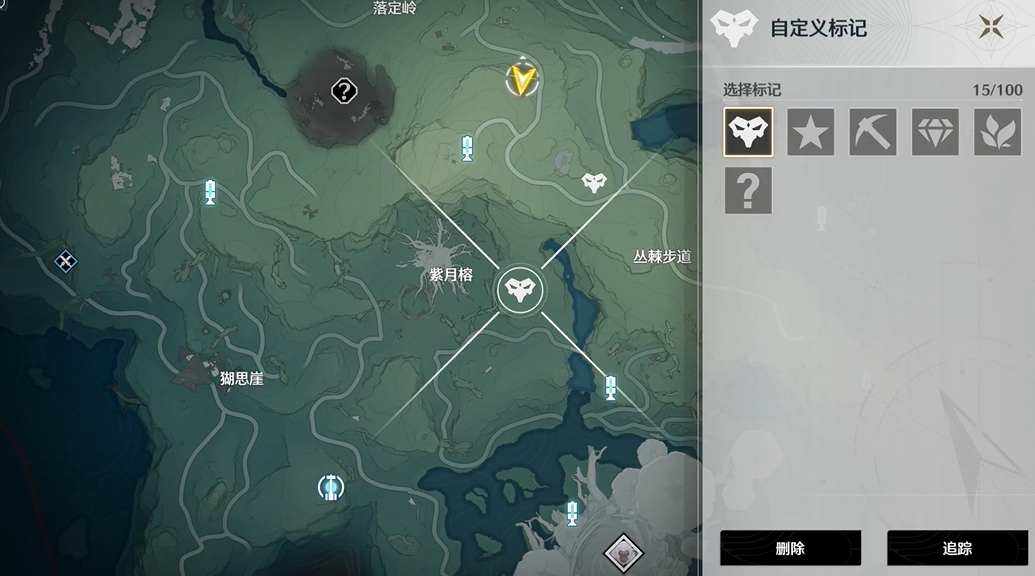Click the question mark marker on dark map area

[x=344, y=93]
